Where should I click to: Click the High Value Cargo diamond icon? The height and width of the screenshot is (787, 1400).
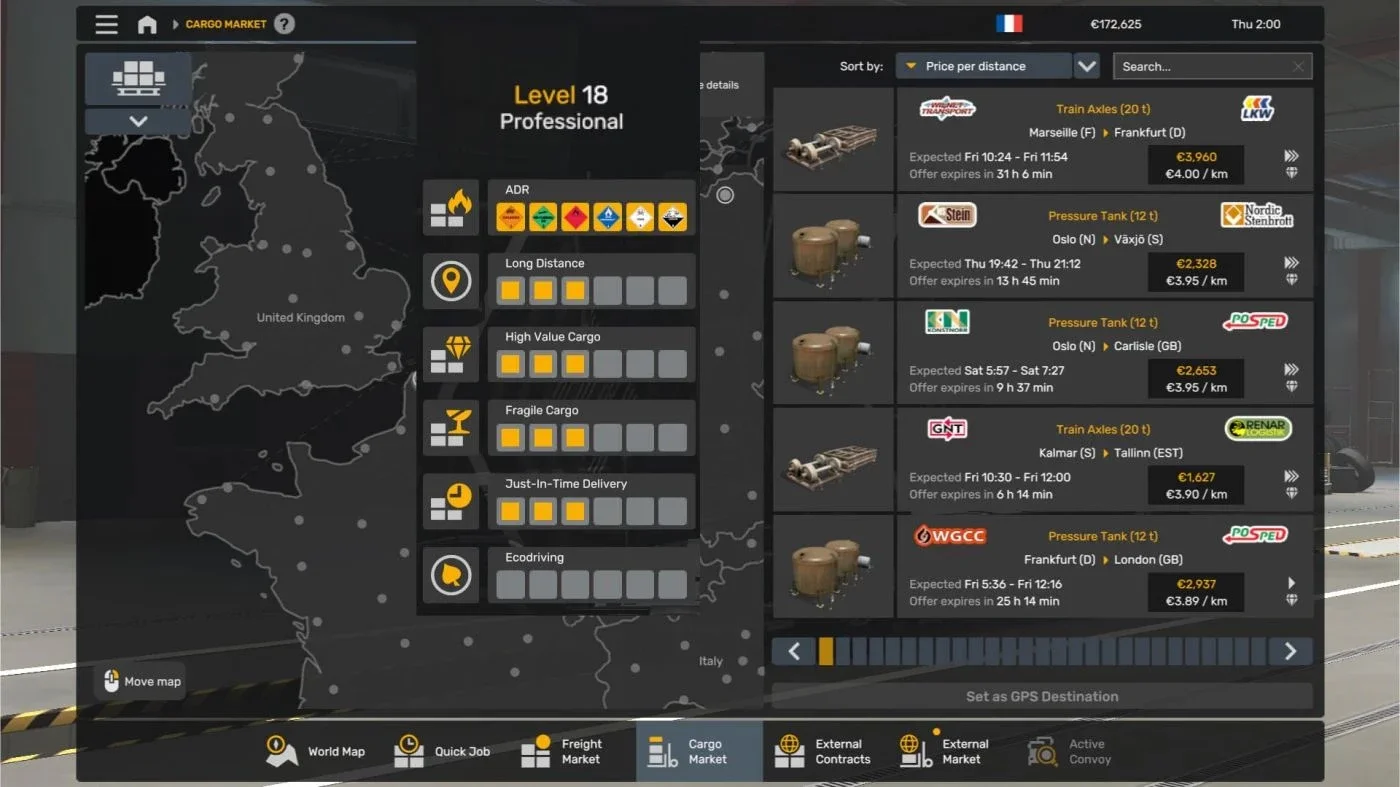coord(451,354)
